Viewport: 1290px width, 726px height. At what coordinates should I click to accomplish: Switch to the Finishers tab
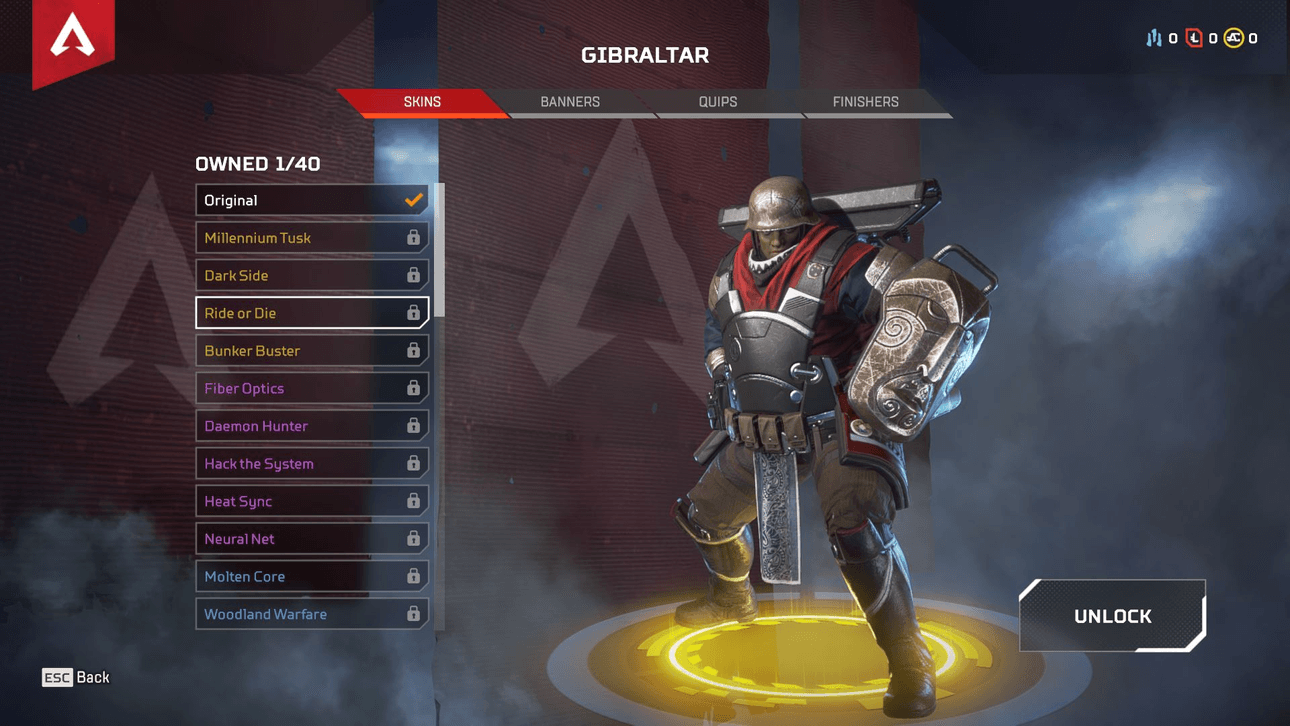coord(865,102)
